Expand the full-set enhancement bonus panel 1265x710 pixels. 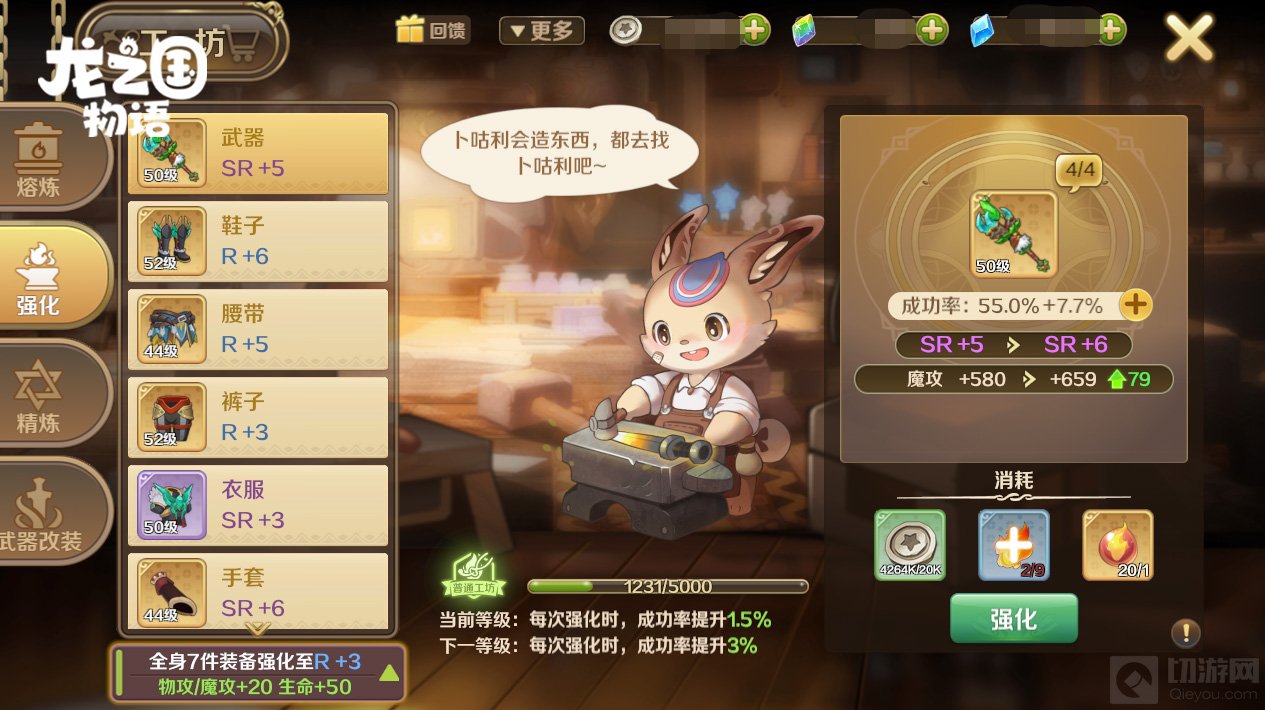pos(389,672)
